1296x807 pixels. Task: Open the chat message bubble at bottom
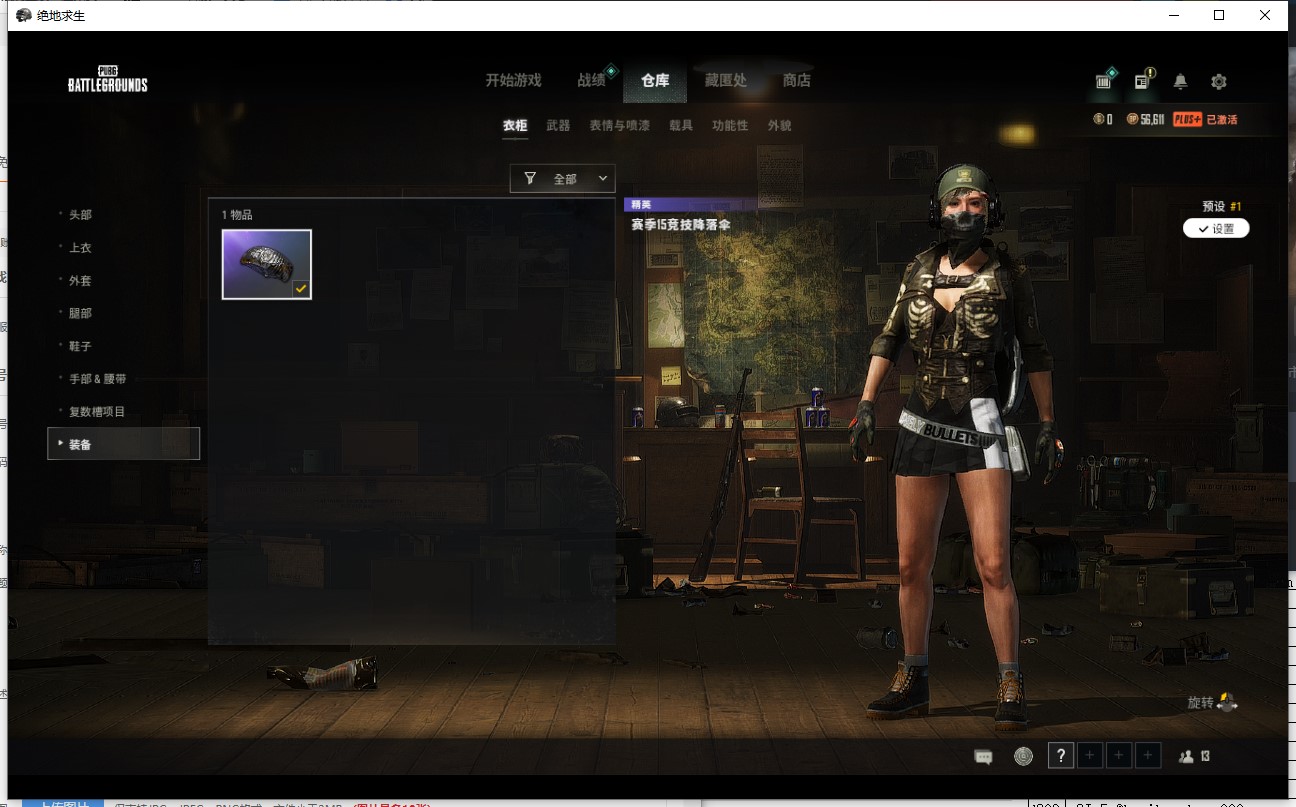point(983,755)
